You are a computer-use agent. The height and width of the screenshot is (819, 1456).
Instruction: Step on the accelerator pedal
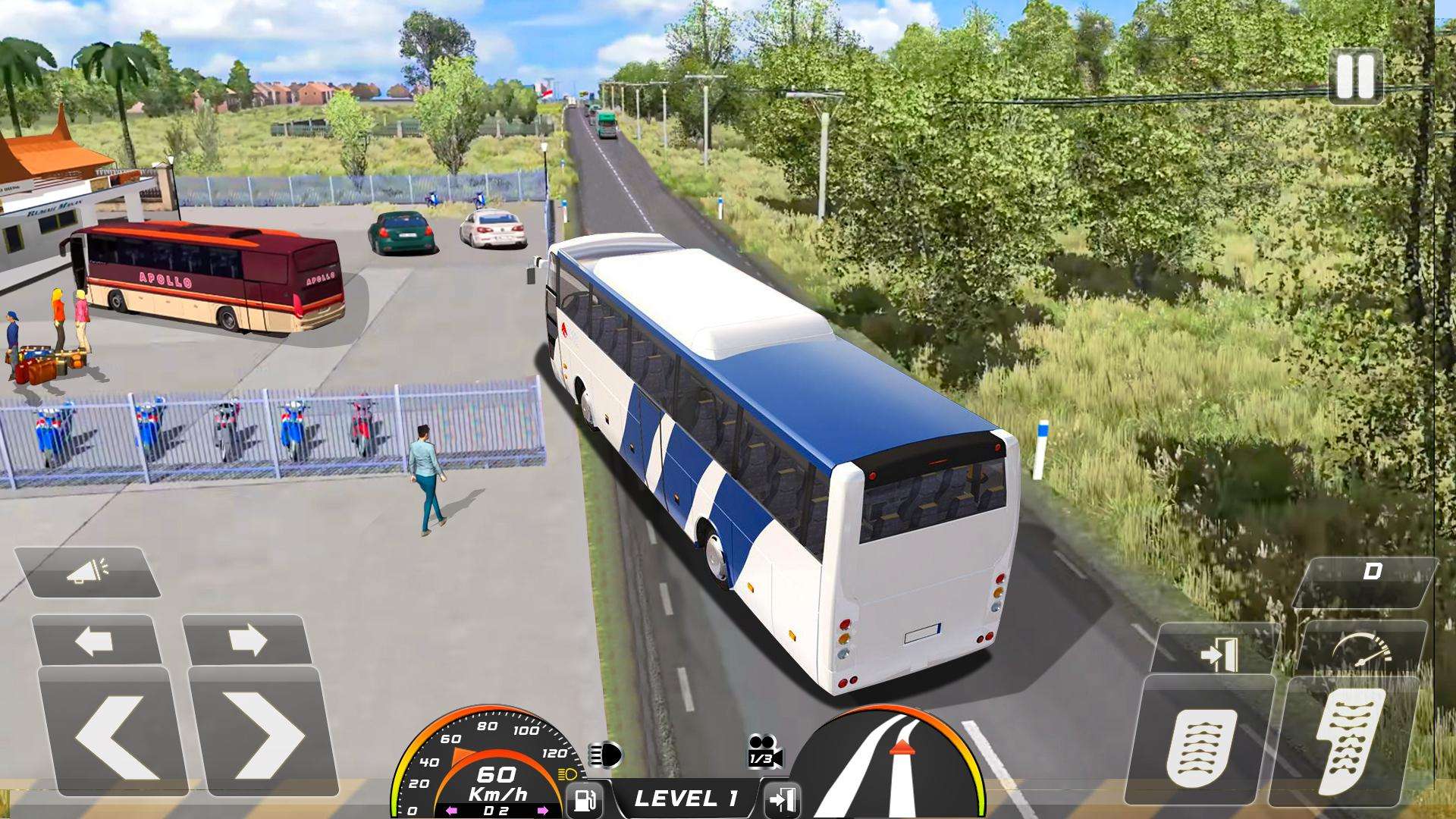point(1348,741)
